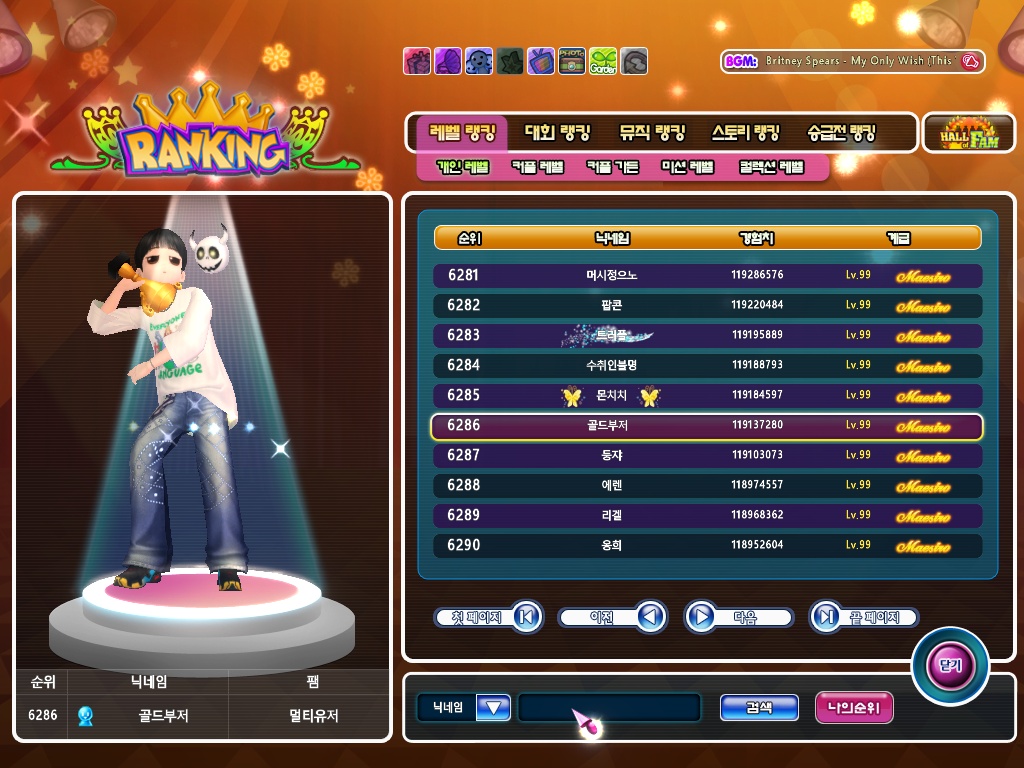
Task: Advance with the 다음 next page button
Action: (739, 617)
